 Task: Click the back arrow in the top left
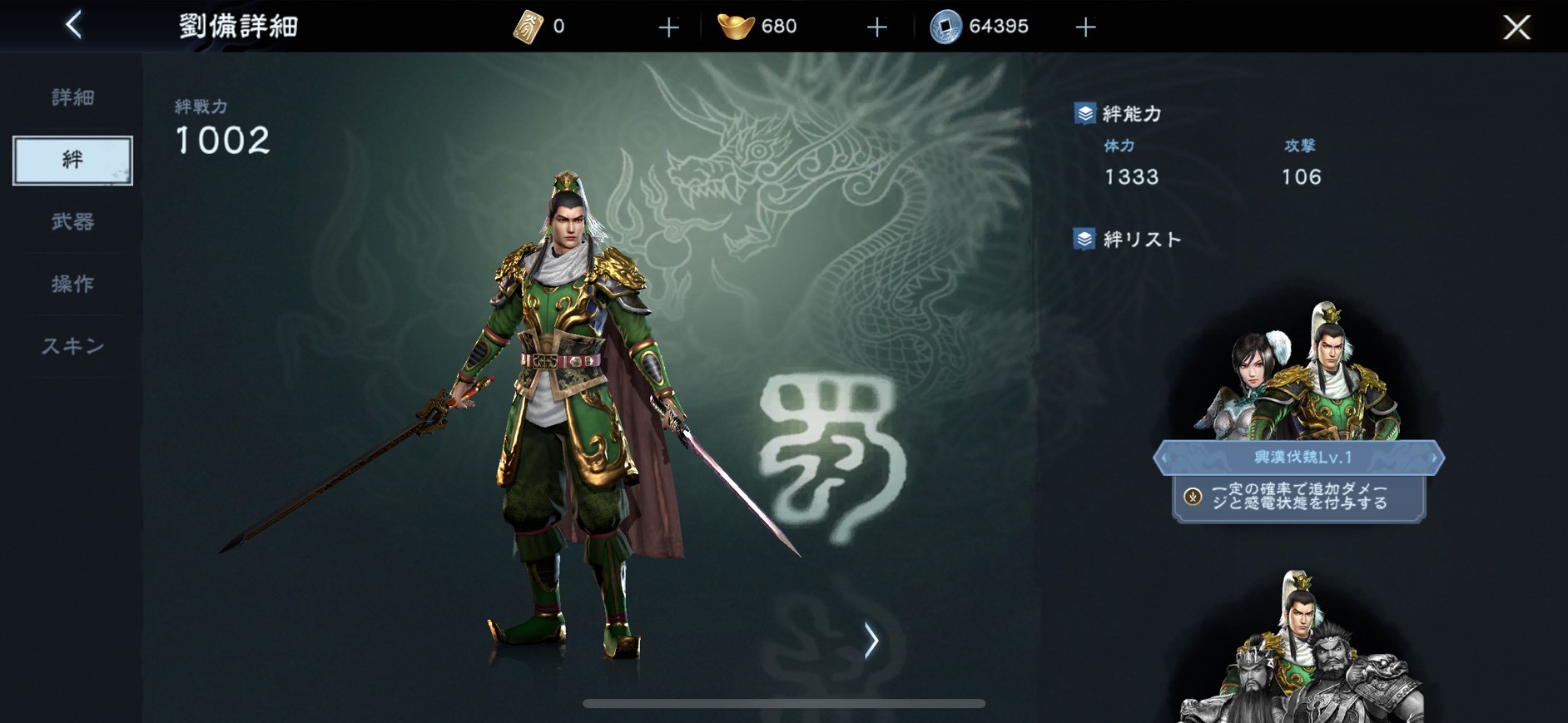73,26
